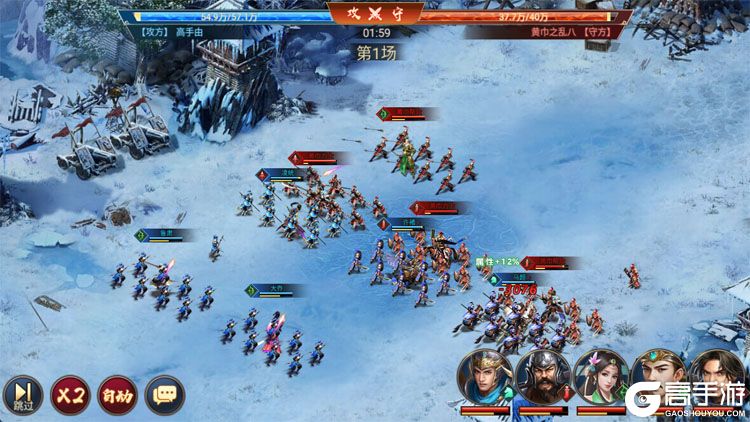Pick the long-haired hero portrait
Screen dimensions: 750x422
point(716,375)
